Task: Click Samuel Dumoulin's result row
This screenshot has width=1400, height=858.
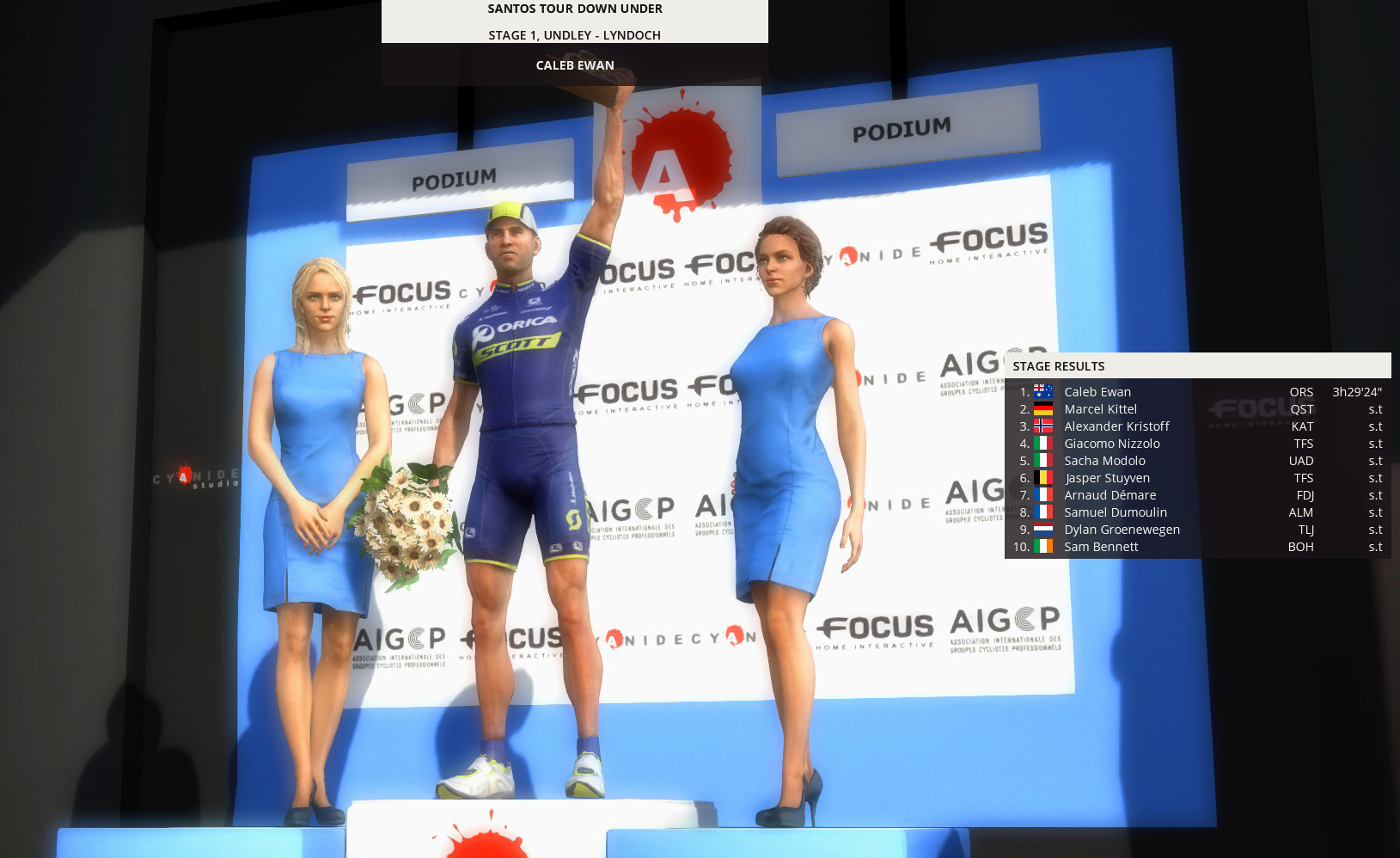Action: pyautogui.click(x=1116, y=512)
